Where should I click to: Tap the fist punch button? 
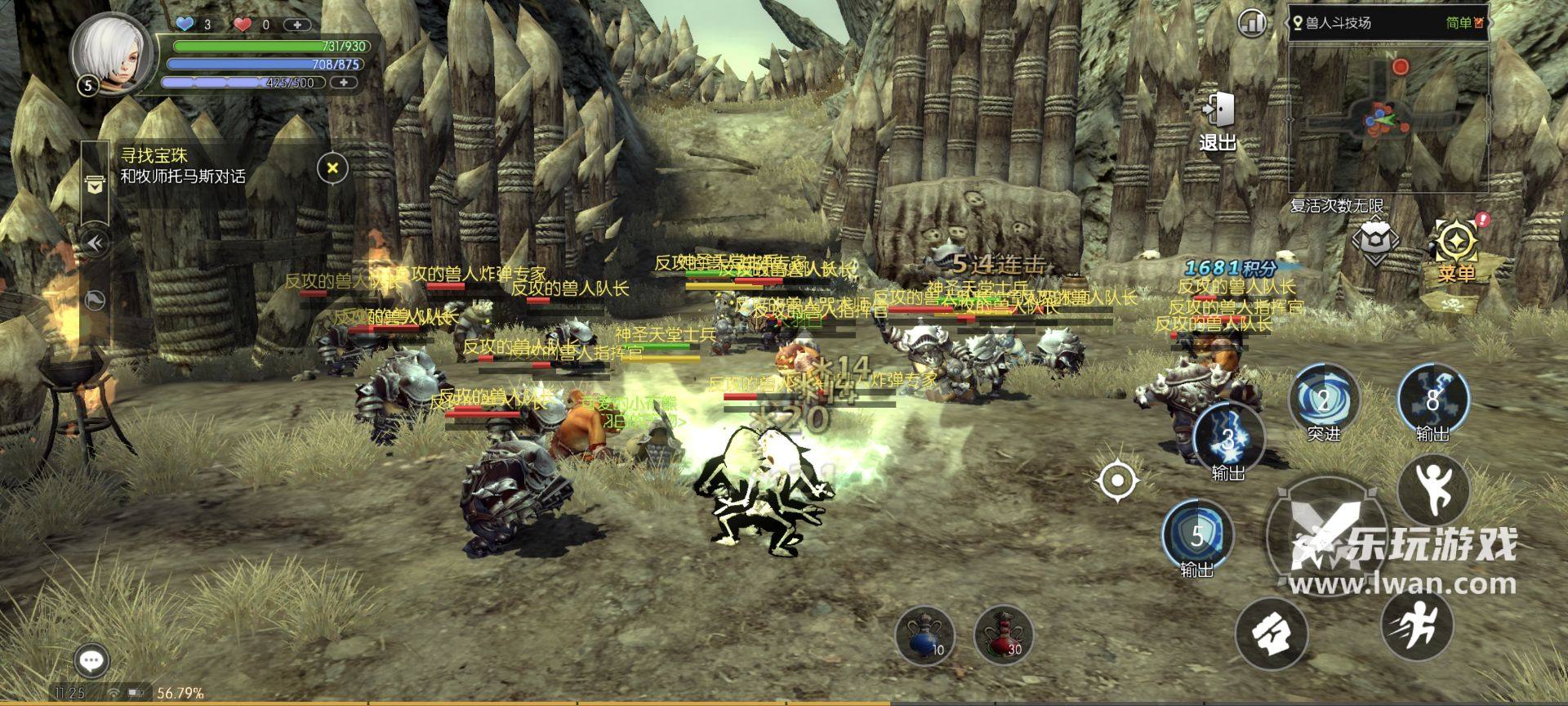point(1271,633)
